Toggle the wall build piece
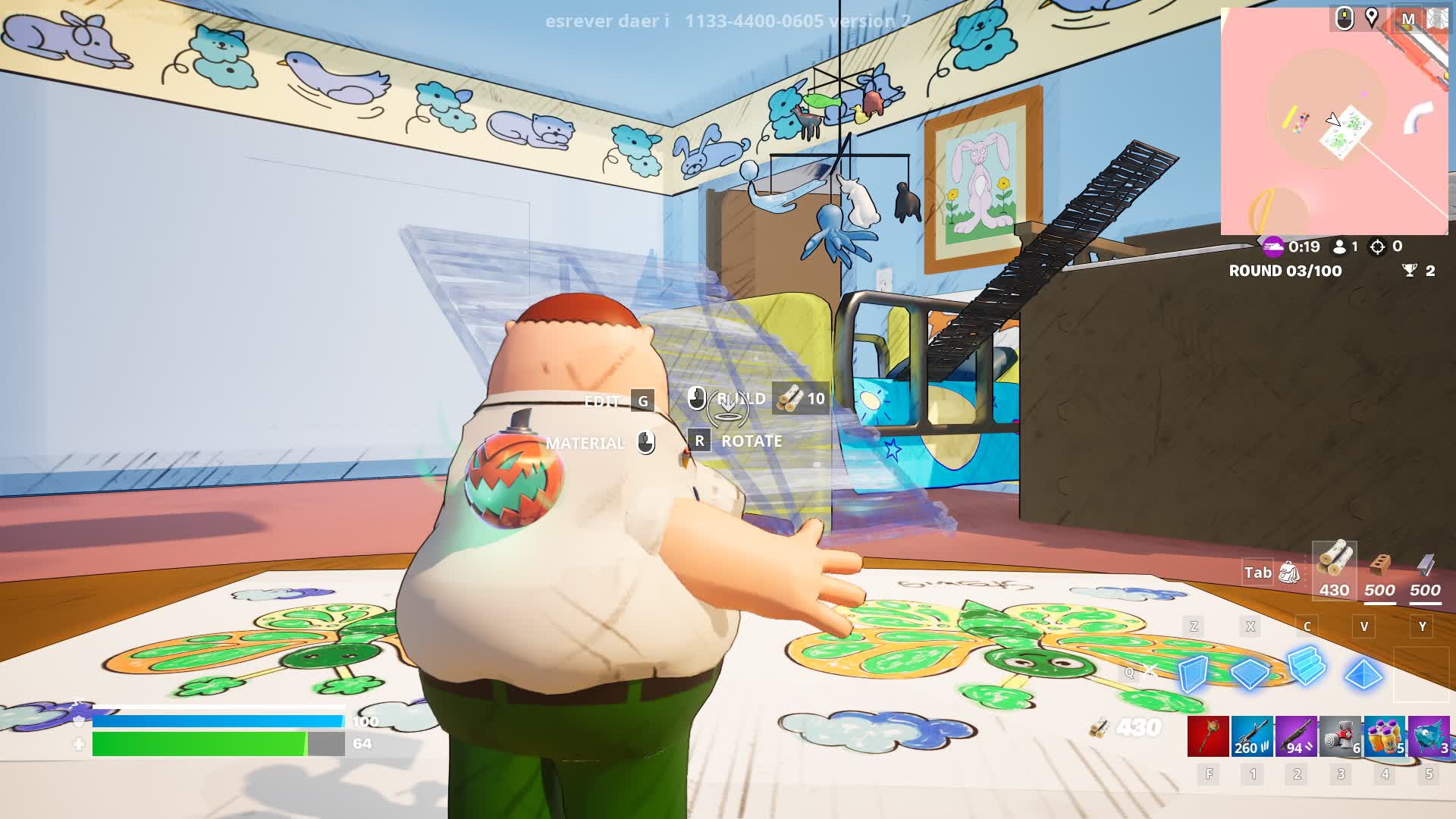The height and width of the screenshot is (819, 1456). point(1194,673)
